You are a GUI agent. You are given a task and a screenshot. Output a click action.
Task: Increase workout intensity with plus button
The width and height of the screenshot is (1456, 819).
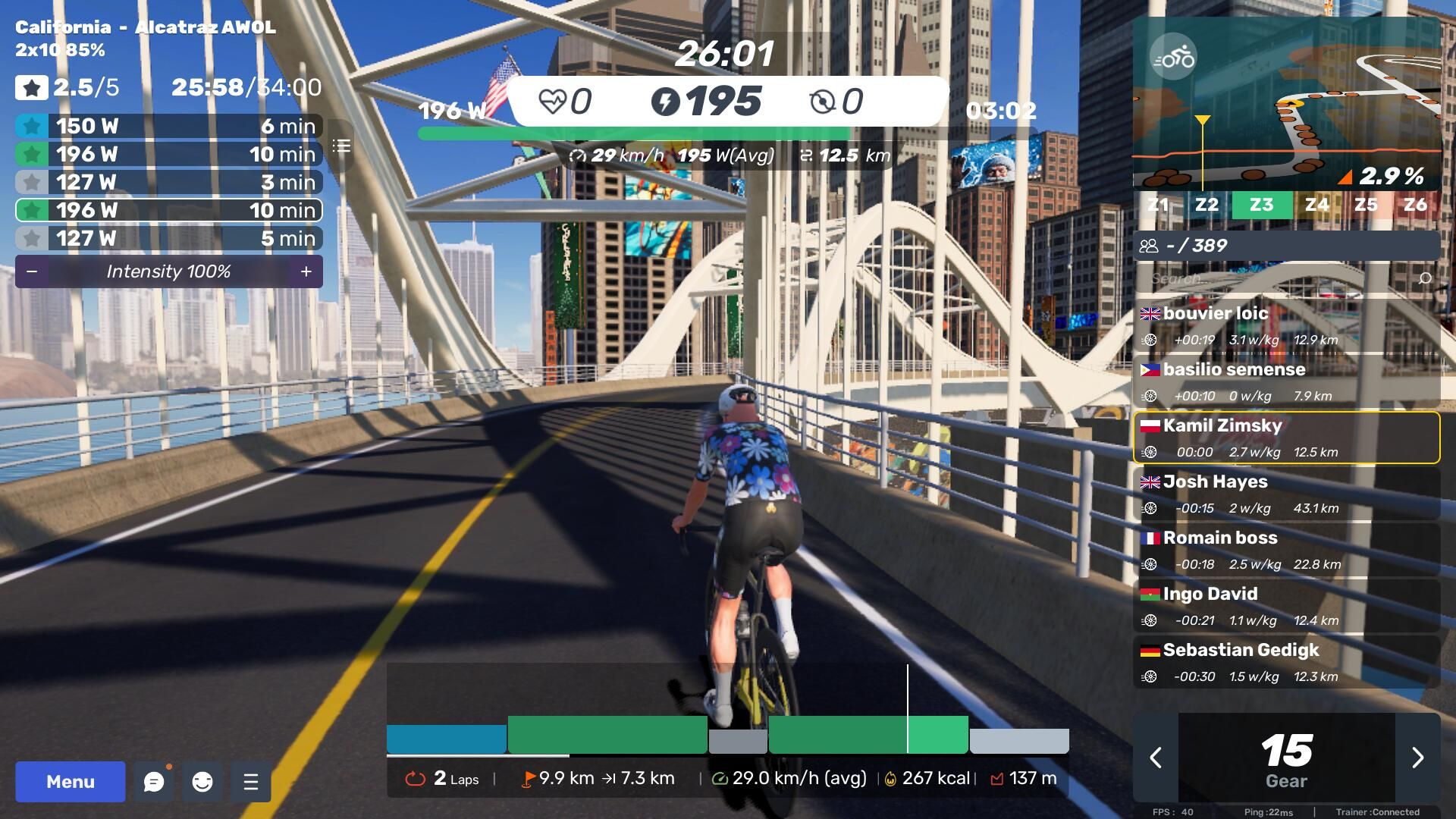(306, 271)
